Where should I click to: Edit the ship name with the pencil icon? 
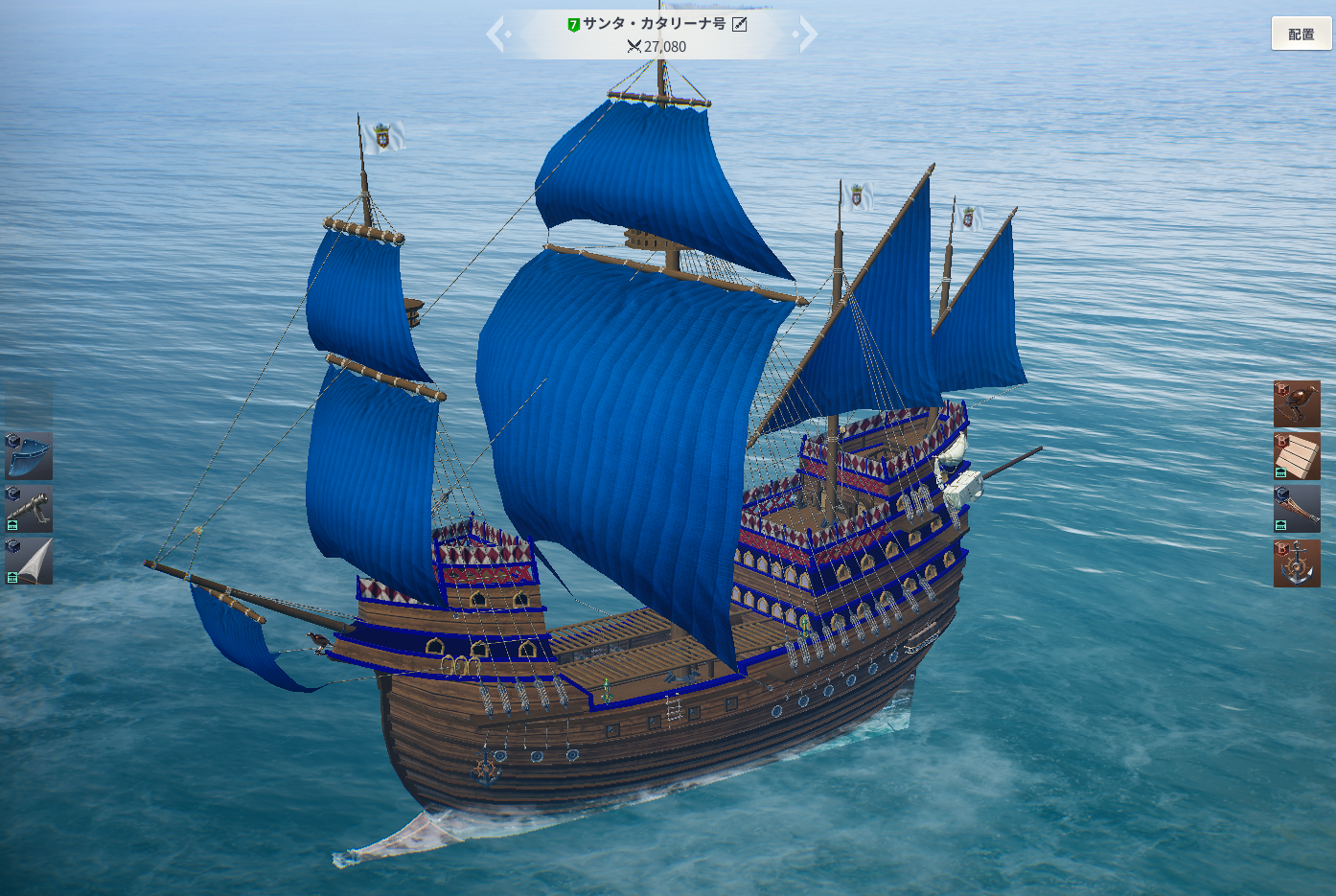point(740,24)
